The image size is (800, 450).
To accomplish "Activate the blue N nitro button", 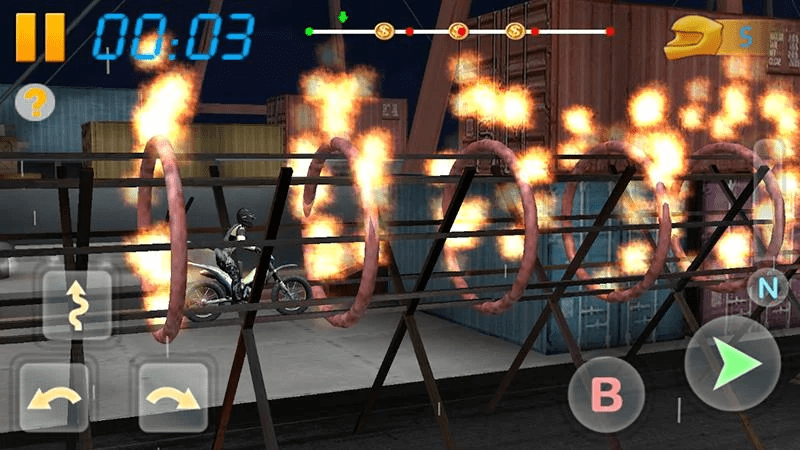I will [x=768, y=289].
